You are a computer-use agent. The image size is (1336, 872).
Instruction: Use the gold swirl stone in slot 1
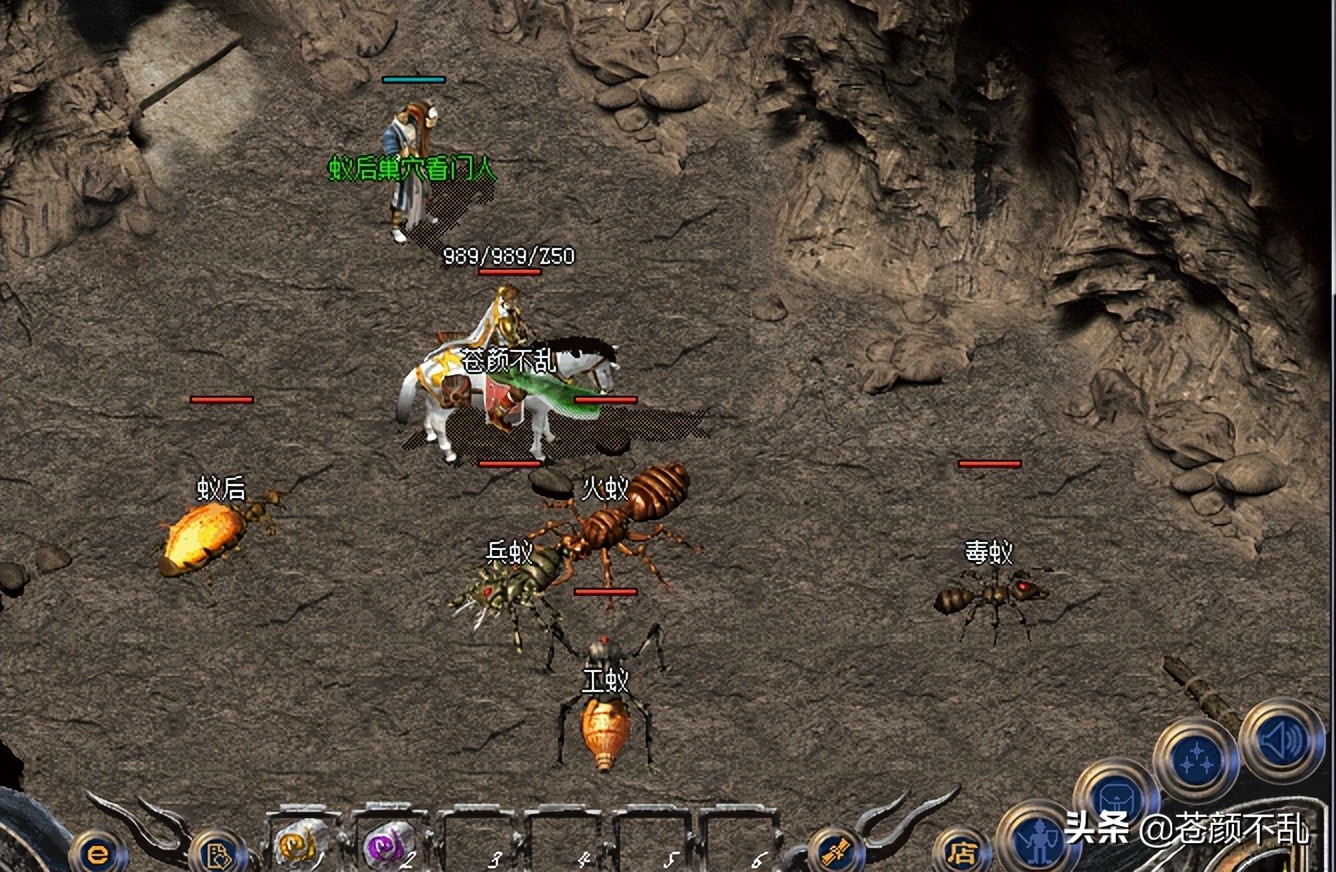(x=299, y=843)
